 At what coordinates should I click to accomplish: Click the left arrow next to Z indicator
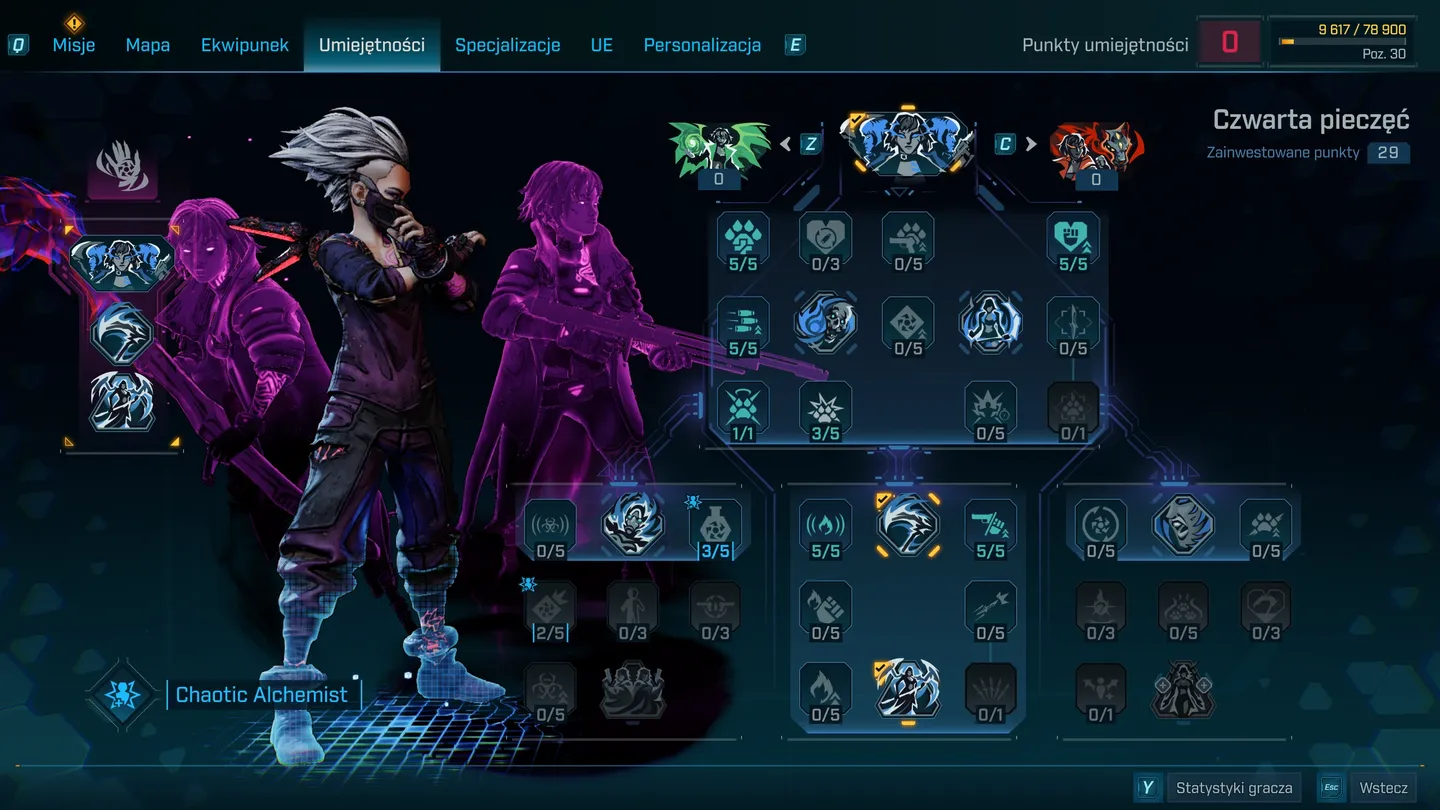click(786, 143)
